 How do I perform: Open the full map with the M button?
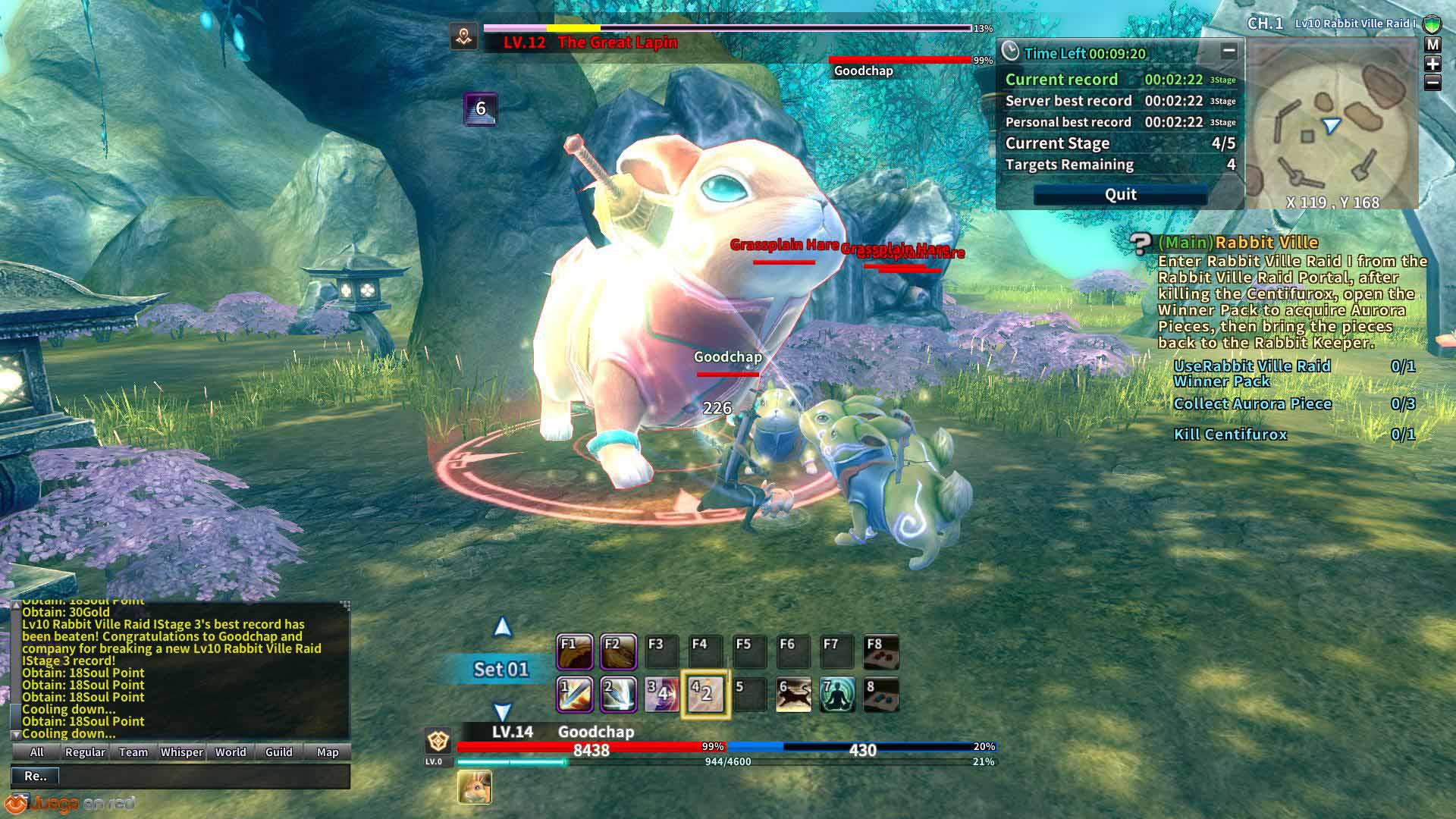(x=1432, y=45)
